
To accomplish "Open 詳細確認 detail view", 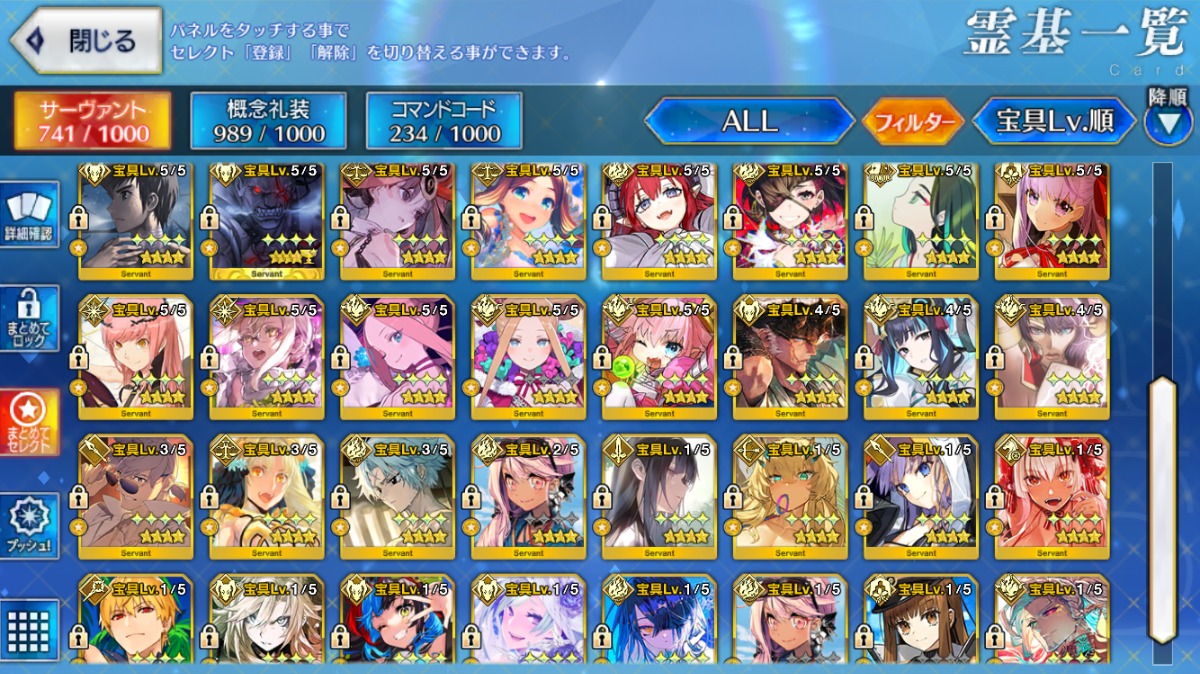I will coord(29,216).
